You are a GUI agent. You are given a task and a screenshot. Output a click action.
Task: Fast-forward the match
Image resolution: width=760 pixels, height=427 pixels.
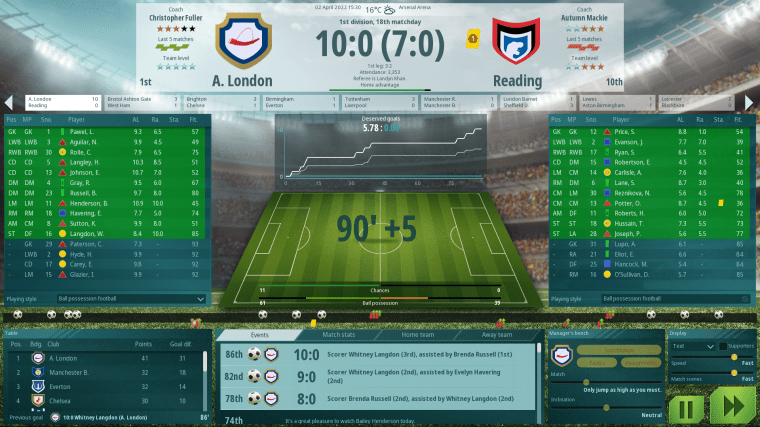click(x=732, y=407)
